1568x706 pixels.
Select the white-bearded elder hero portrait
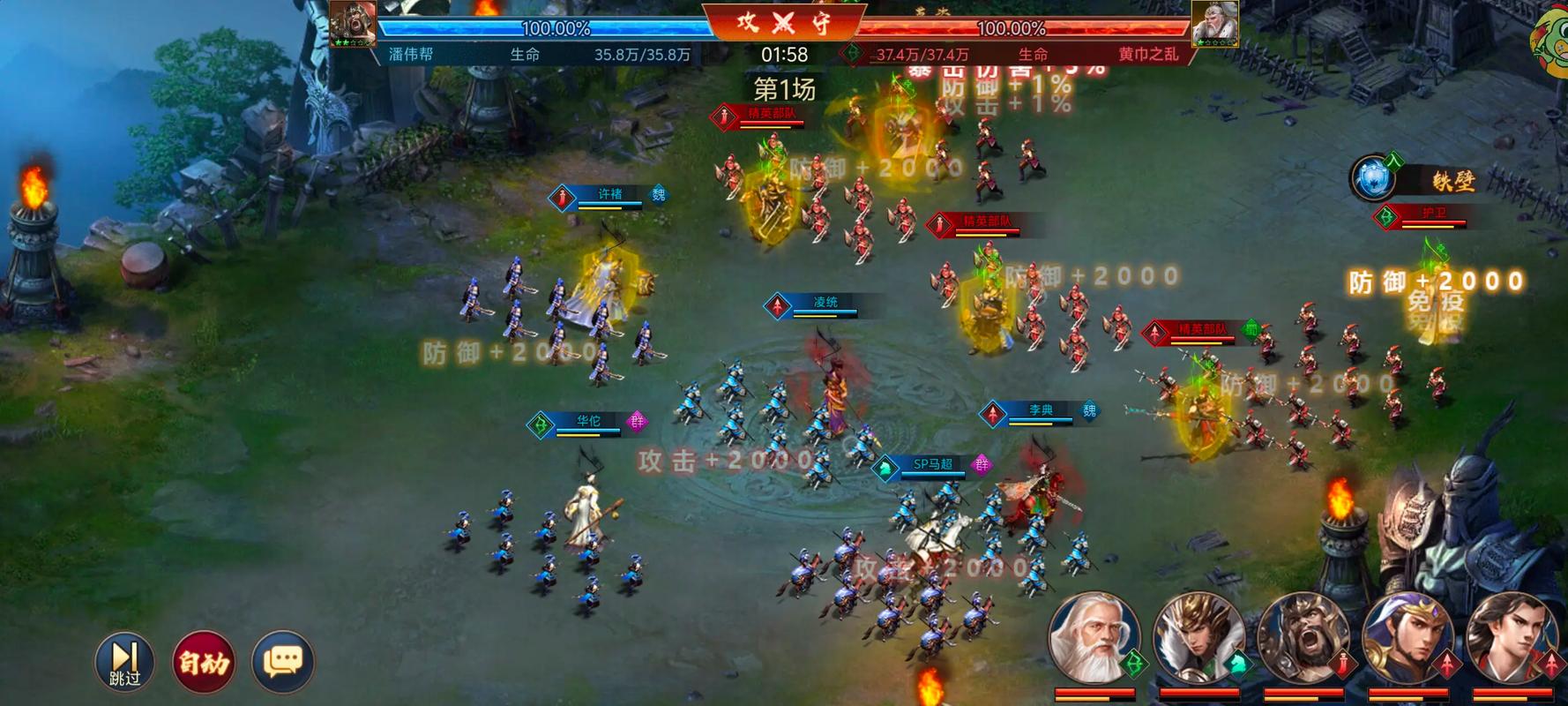click(1094, 637)
